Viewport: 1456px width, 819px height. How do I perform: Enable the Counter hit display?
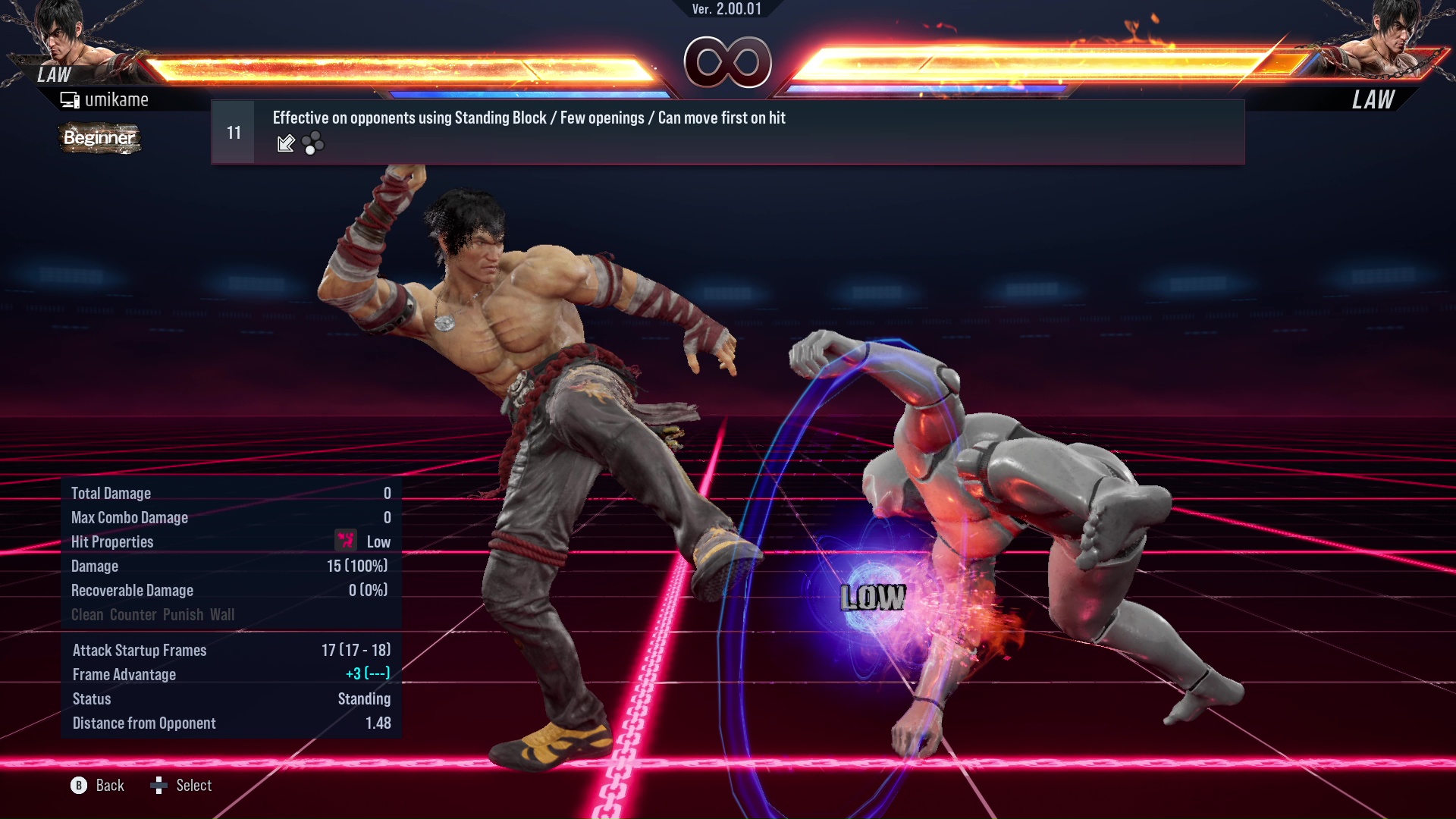click(x=132, y=614)
